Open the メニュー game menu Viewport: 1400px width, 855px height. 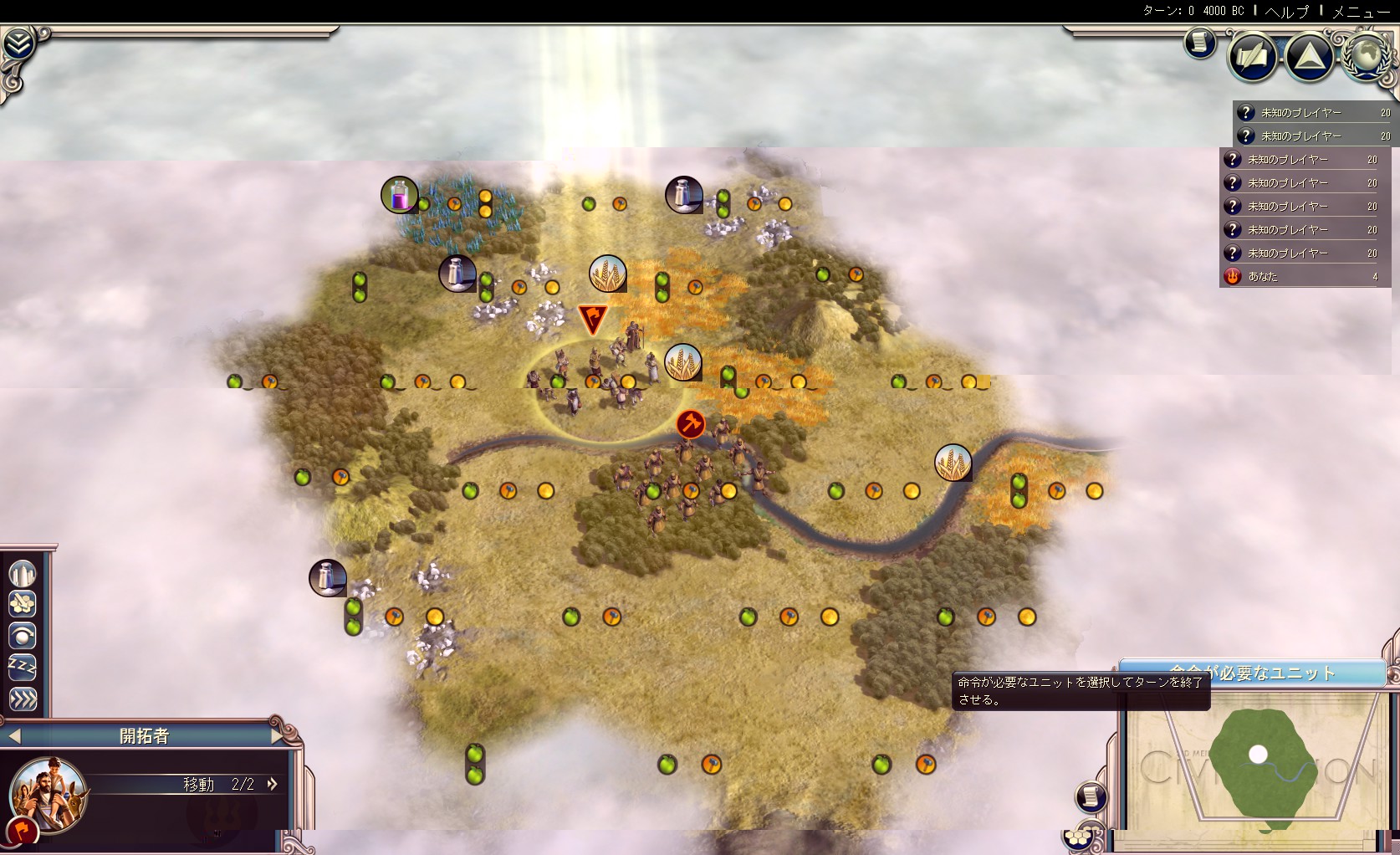pos(1361,11)
